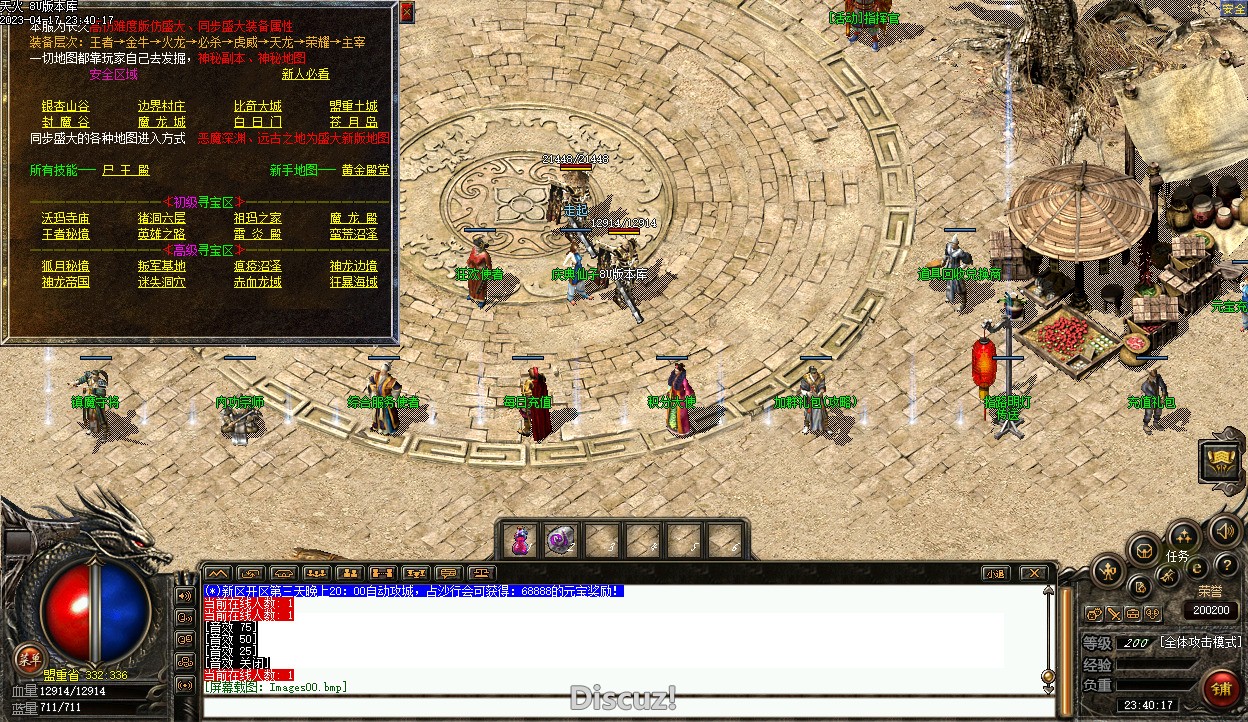This screenshot has height=722, width=1248.
Task: Select 沃玛寺庙 in the treasure zone list
Action: [65, 218]
